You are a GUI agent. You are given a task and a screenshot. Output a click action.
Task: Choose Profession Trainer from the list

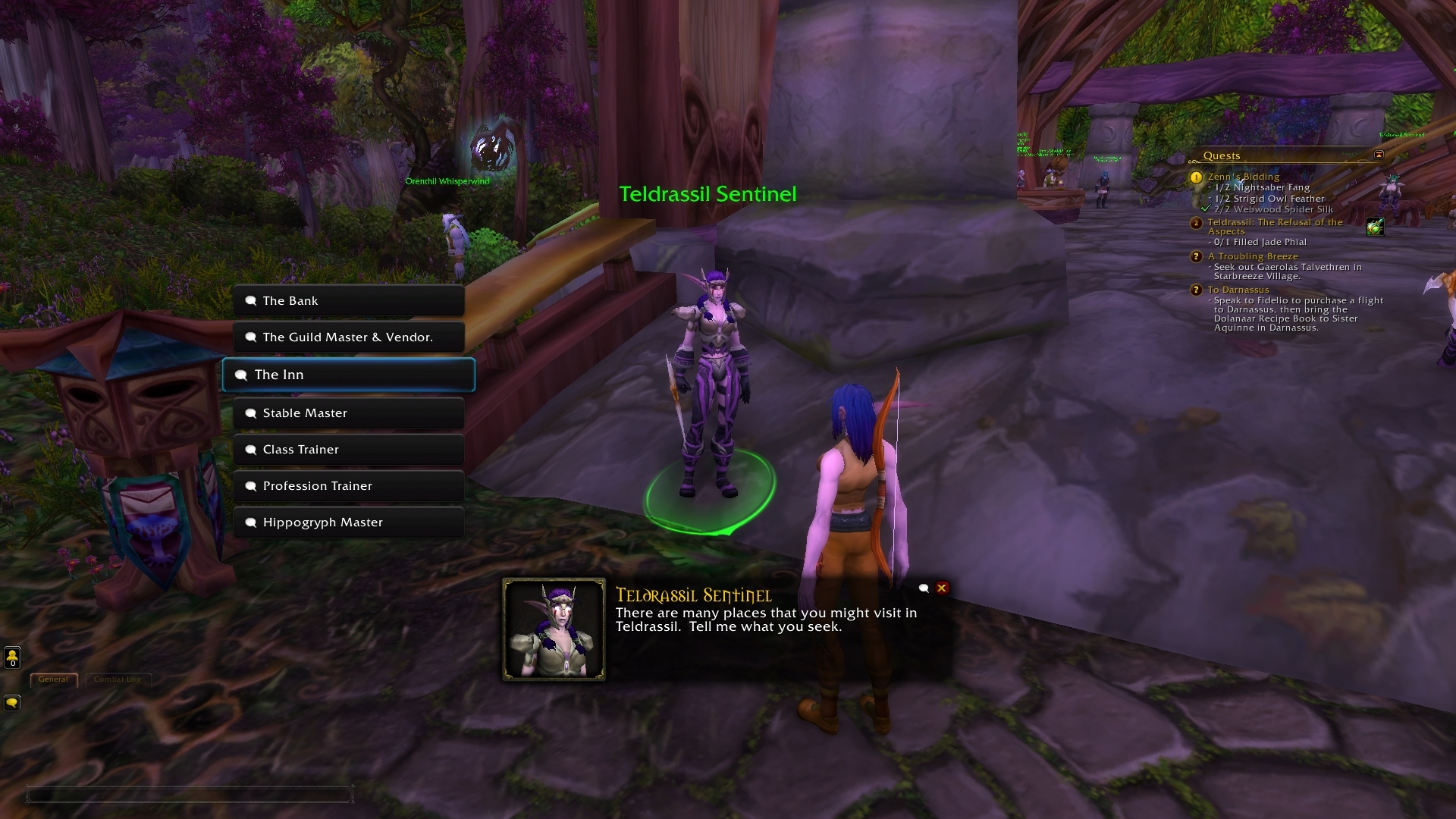click(349, 486)
